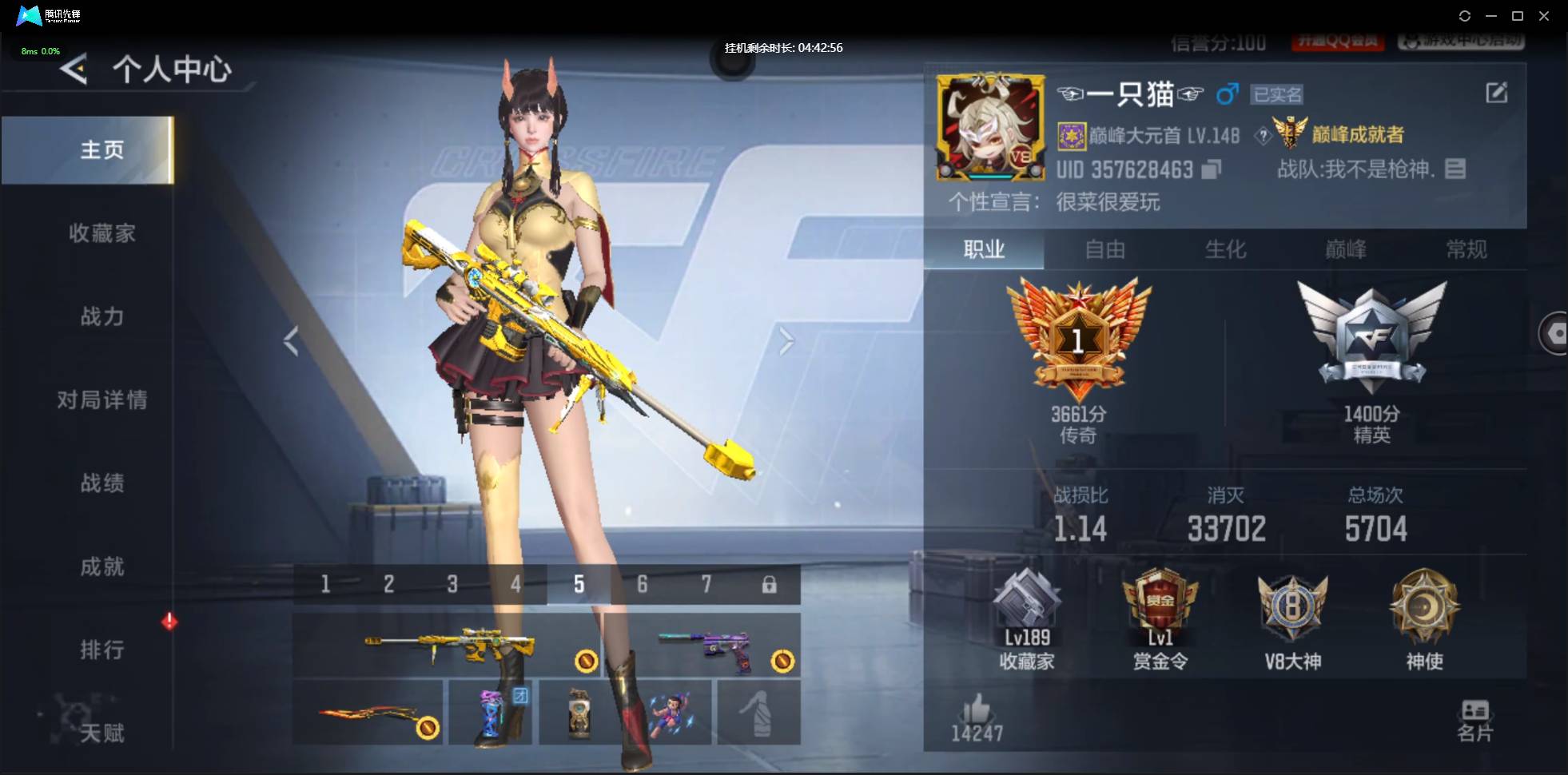This screenshot has height=775, width=1568.
Task: Click the locked weapon slot icon
Action: (770, 584)
